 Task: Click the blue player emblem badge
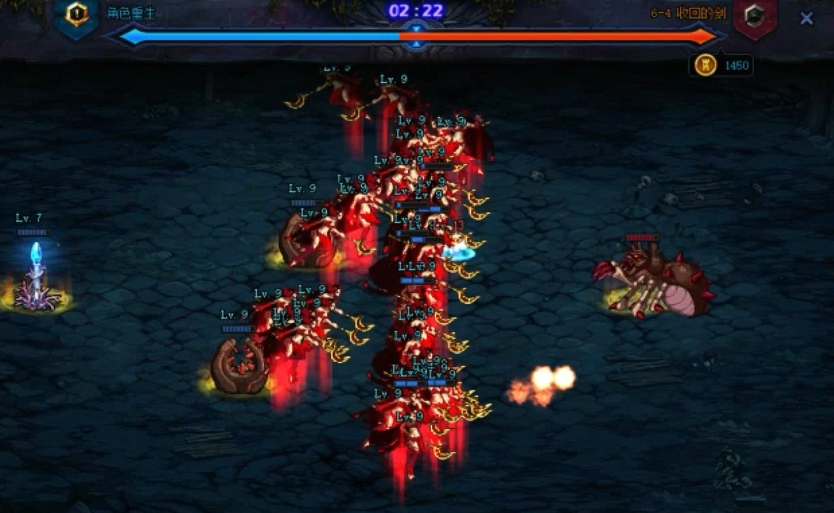coord(76,17)
